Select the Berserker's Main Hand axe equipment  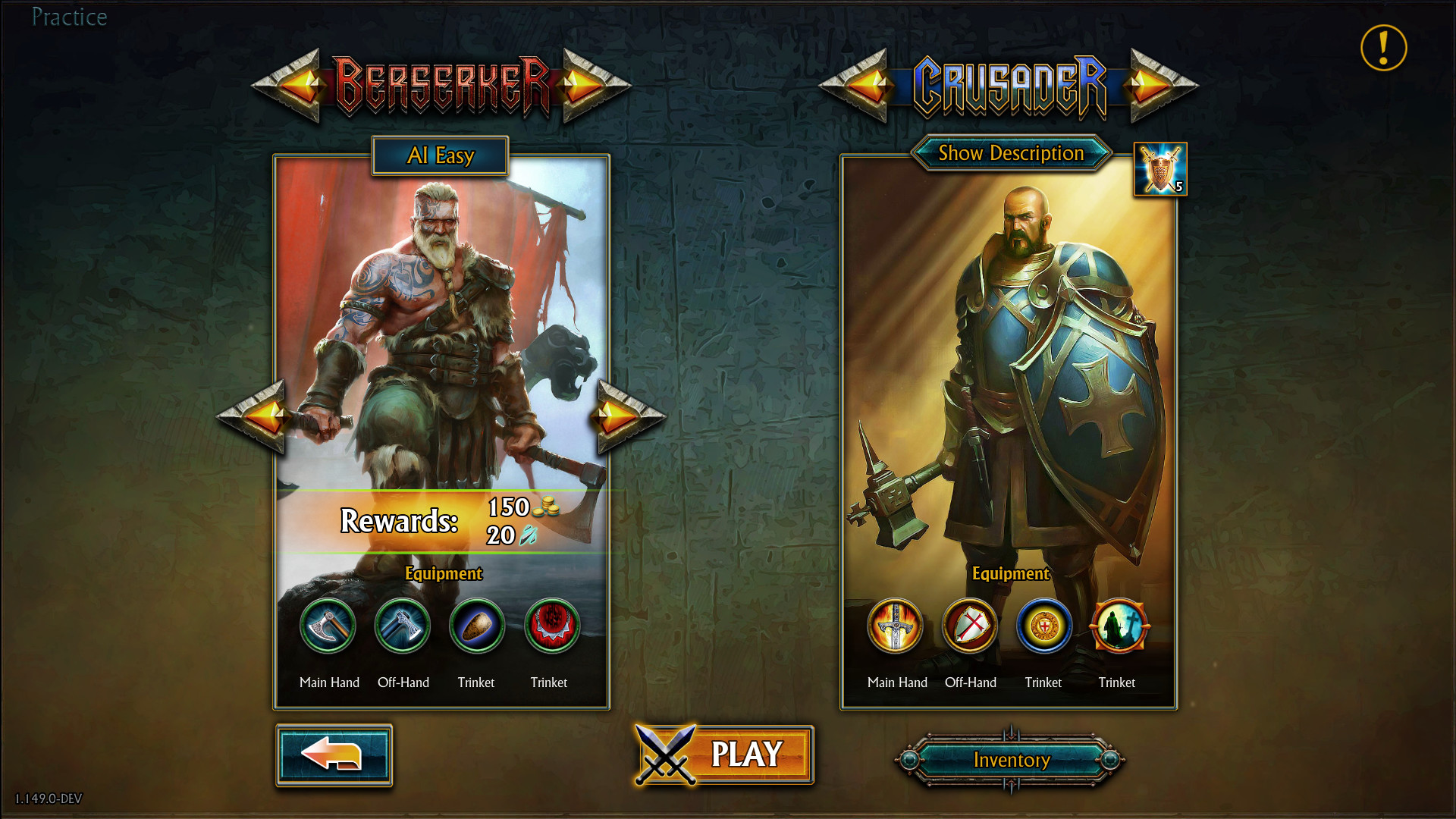pos(329,626)
